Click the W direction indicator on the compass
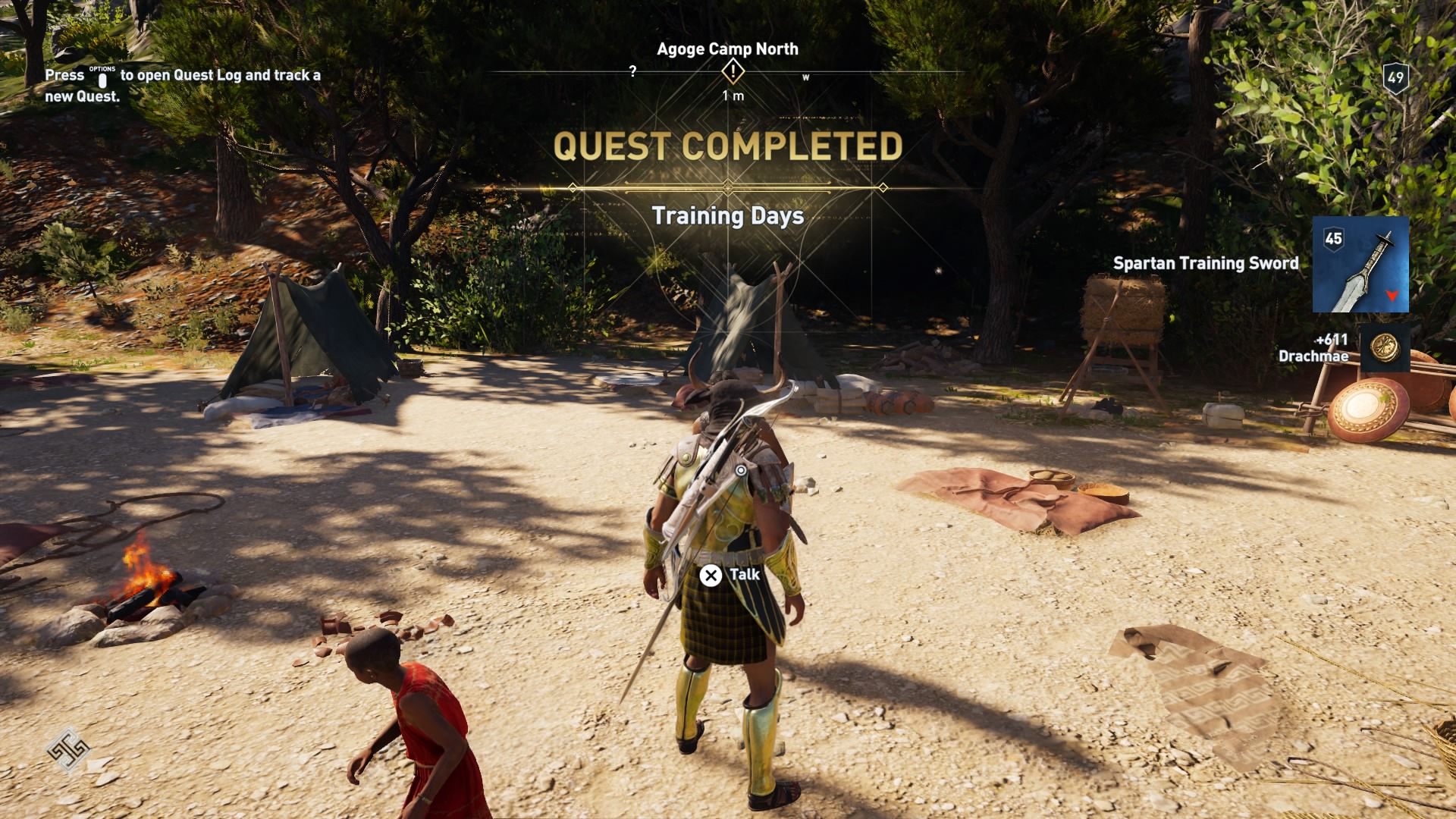Image resolution: width=1456 pixels, height=819 pixels. pos(805,77)
